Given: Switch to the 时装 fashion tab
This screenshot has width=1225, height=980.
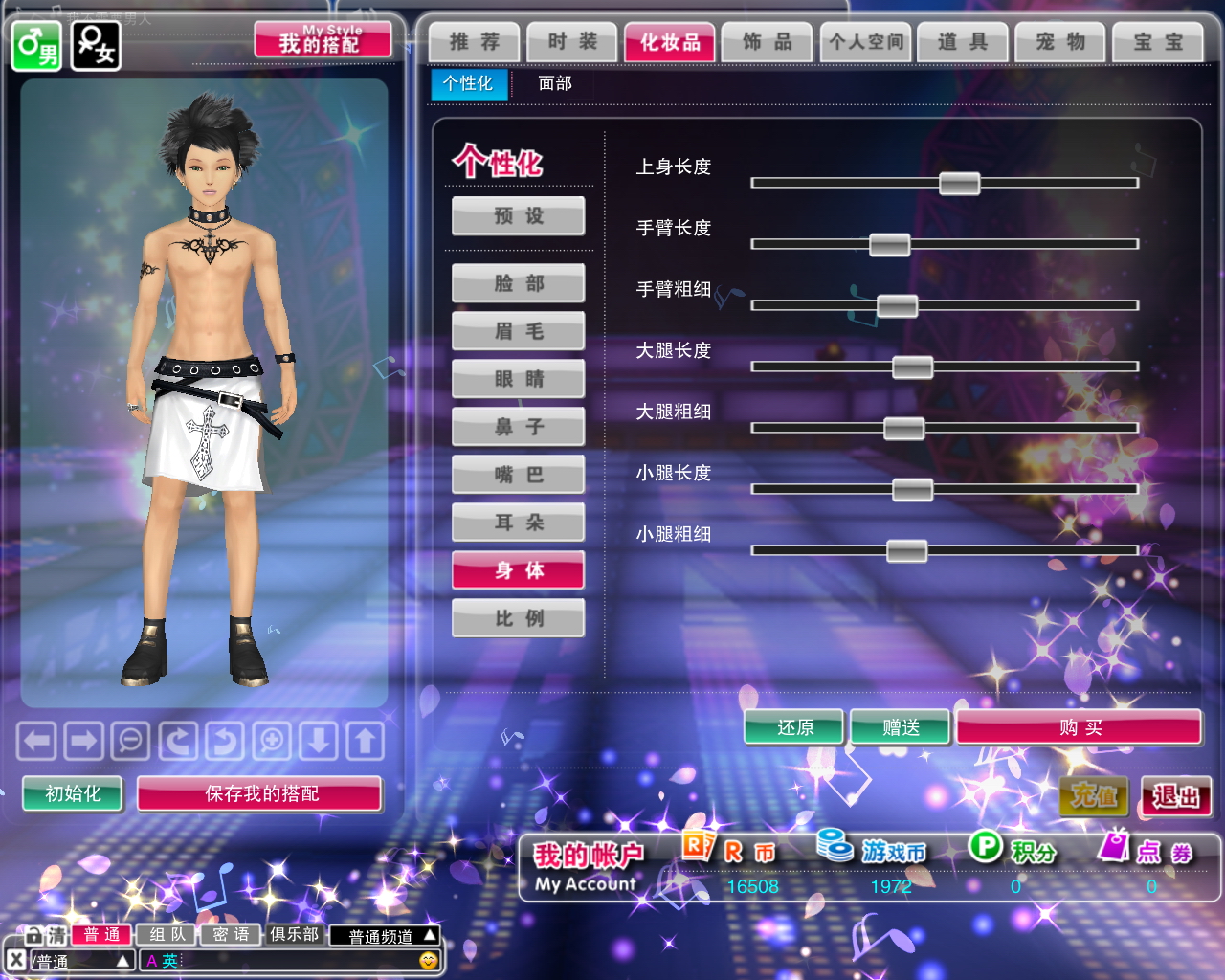Looking at the screenshot, I should point(572,42).
